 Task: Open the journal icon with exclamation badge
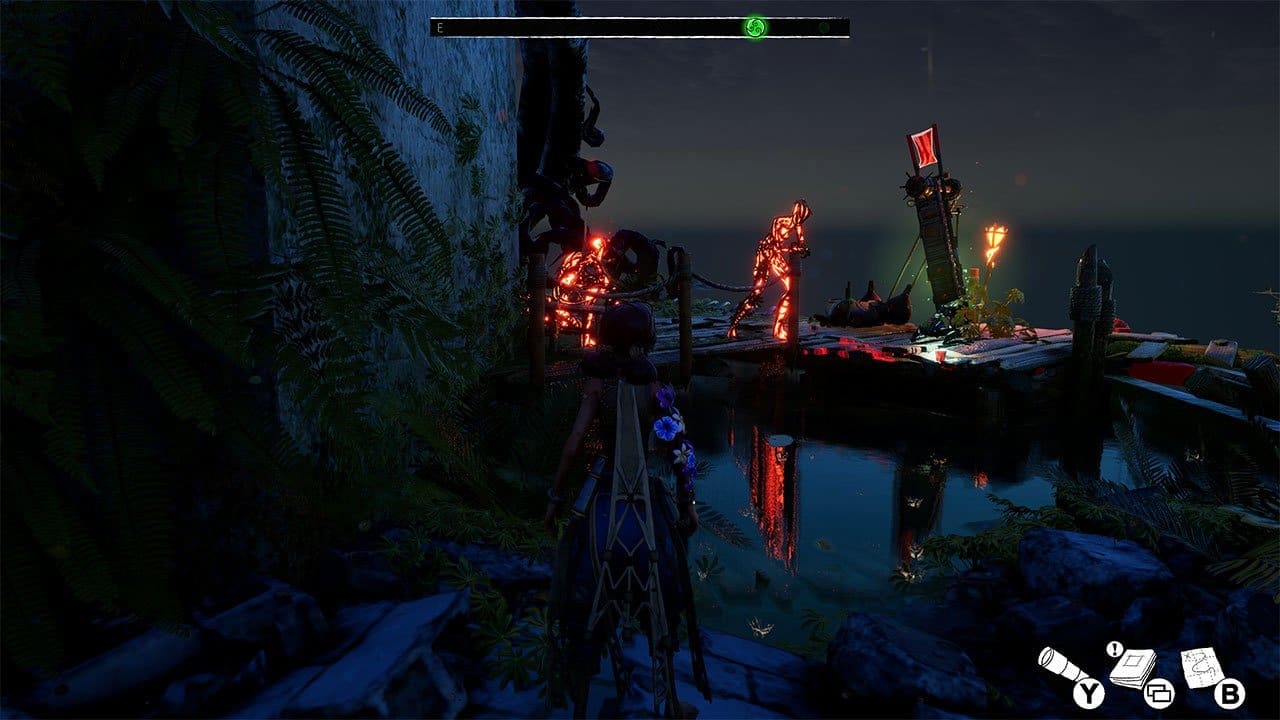1132,667
